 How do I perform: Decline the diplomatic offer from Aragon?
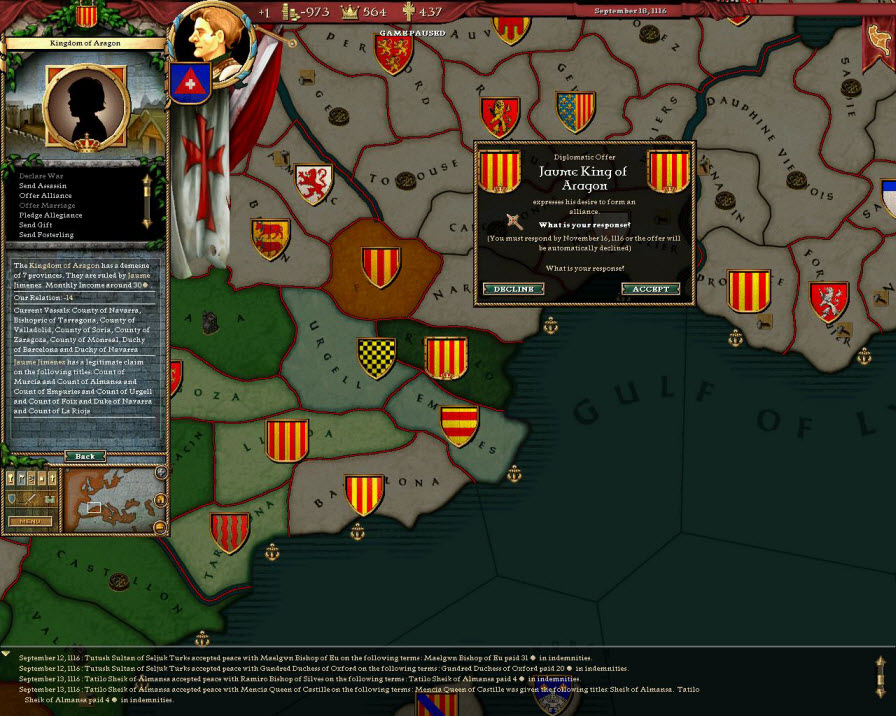tap(514, 289)
